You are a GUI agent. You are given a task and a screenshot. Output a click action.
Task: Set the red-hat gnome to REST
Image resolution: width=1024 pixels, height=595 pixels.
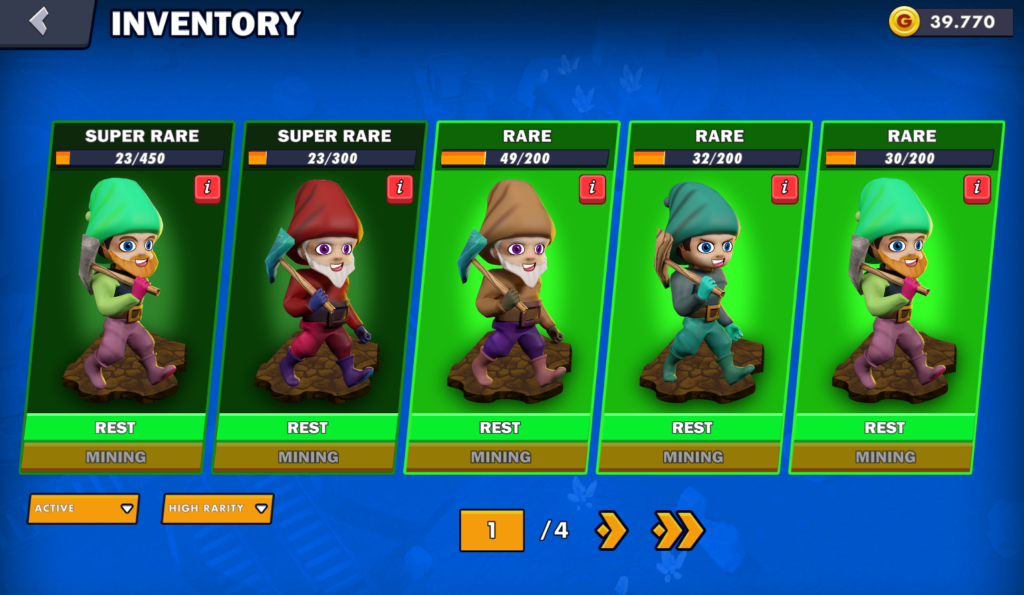(x=307, y=428)
